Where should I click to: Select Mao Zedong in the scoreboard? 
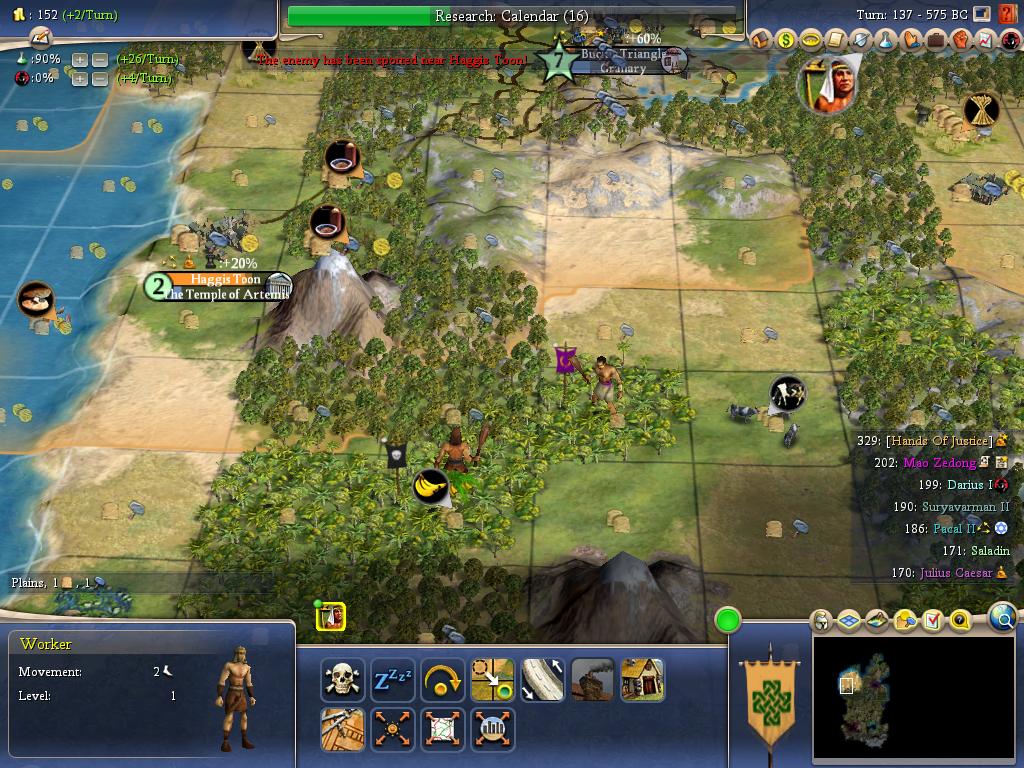click(940, 463)
